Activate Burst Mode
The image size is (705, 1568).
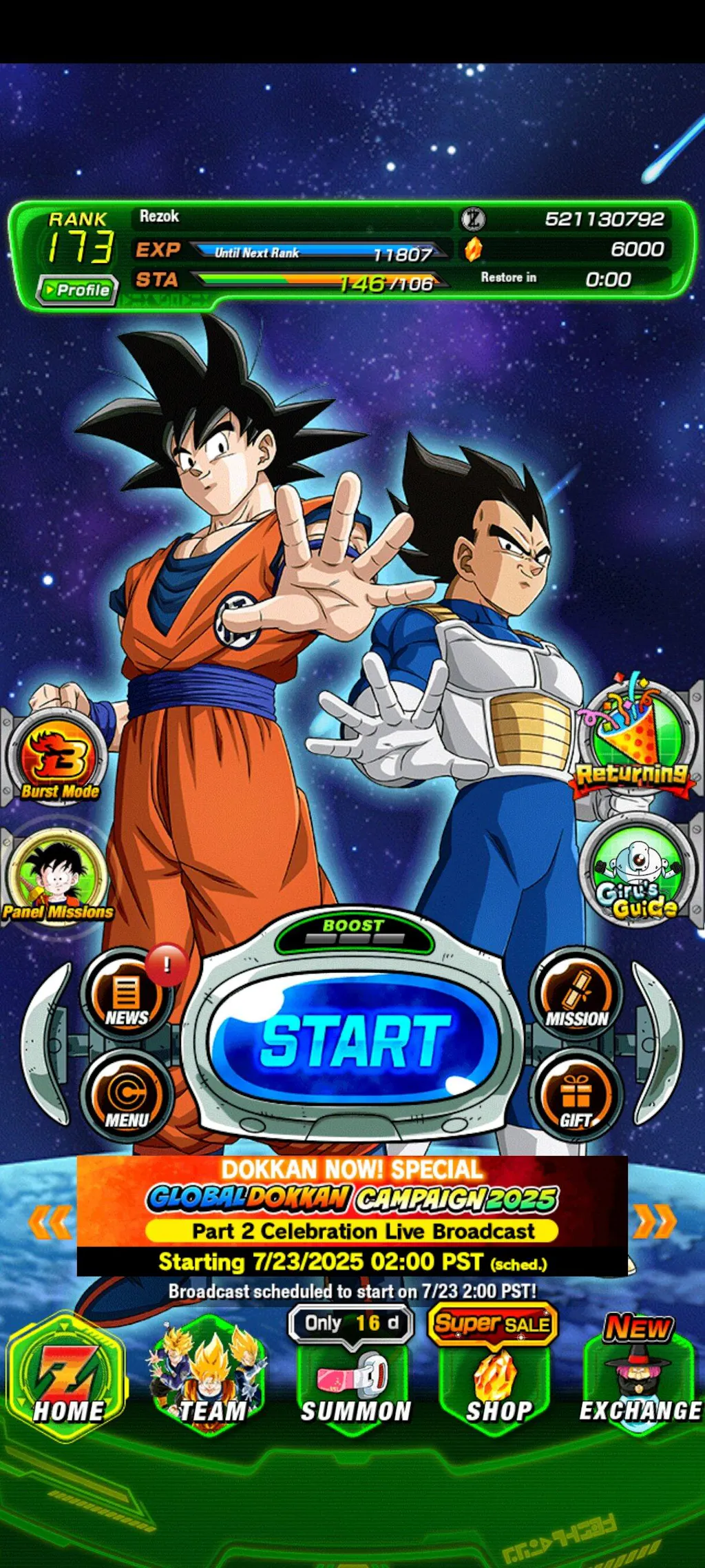click(59, 759)
